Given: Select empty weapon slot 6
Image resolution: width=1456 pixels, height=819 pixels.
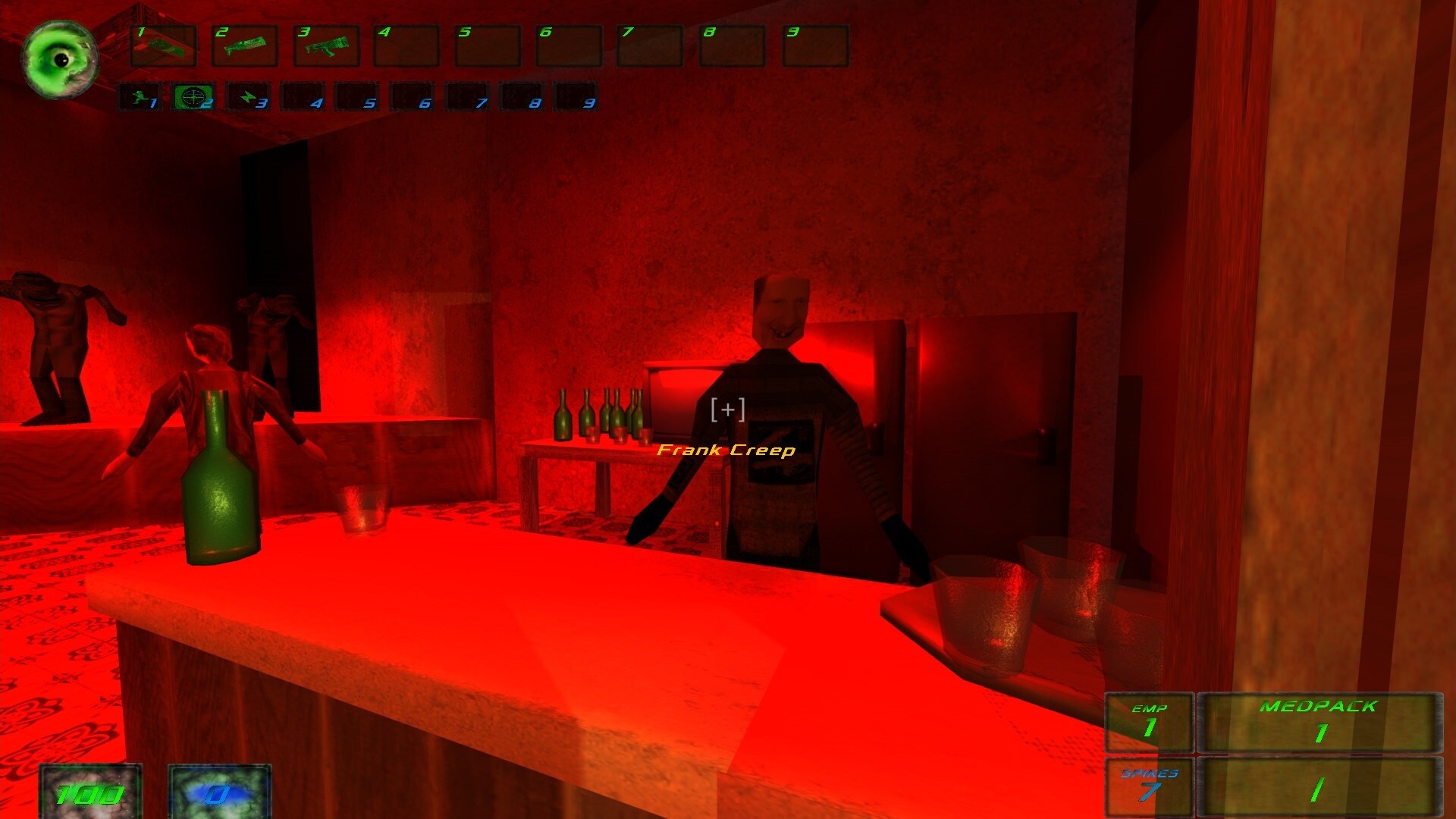Looking at the screenshot, I should [x=569, y=47].
